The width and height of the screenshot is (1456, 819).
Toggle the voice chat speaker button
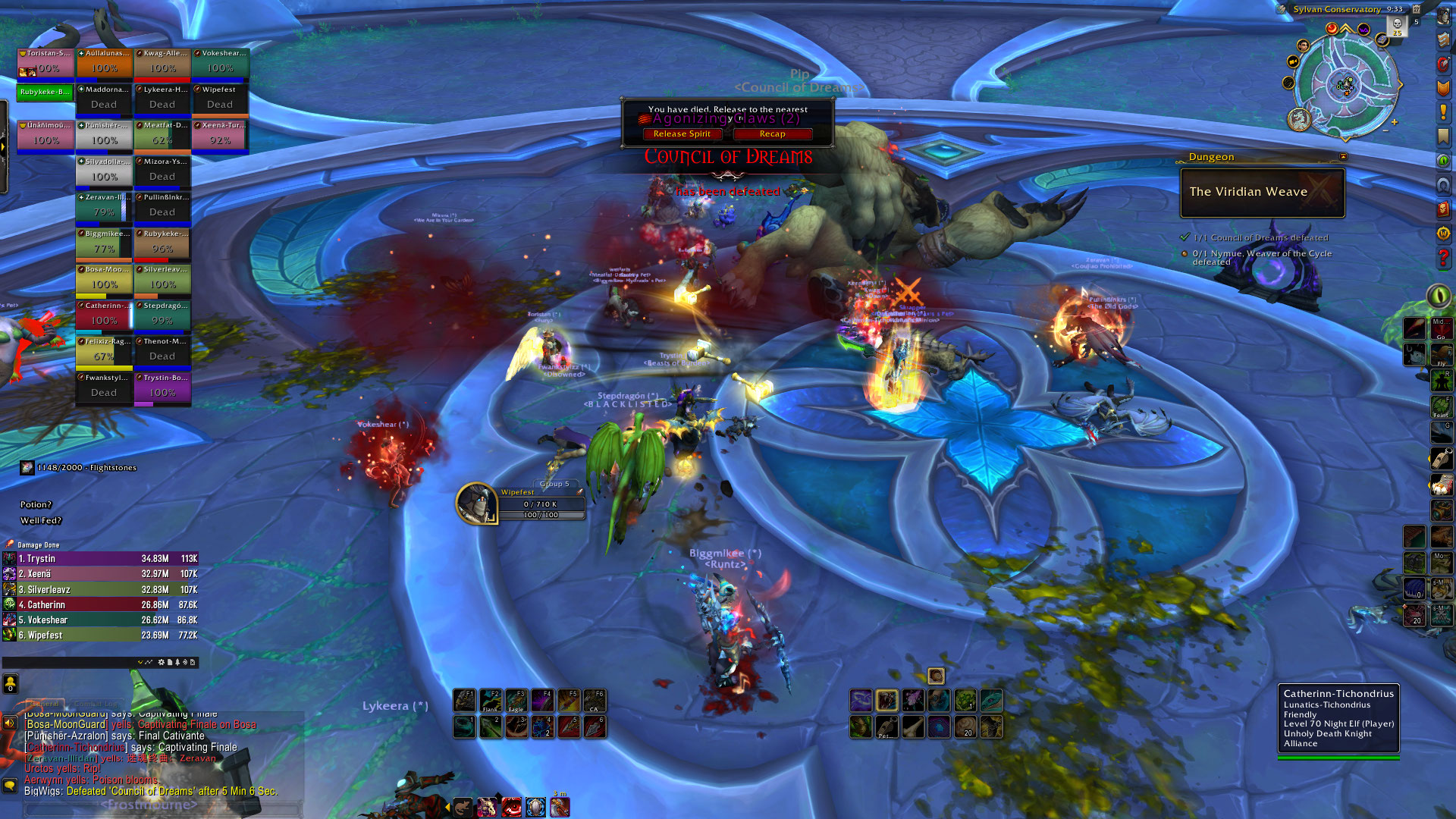(10, 723)
